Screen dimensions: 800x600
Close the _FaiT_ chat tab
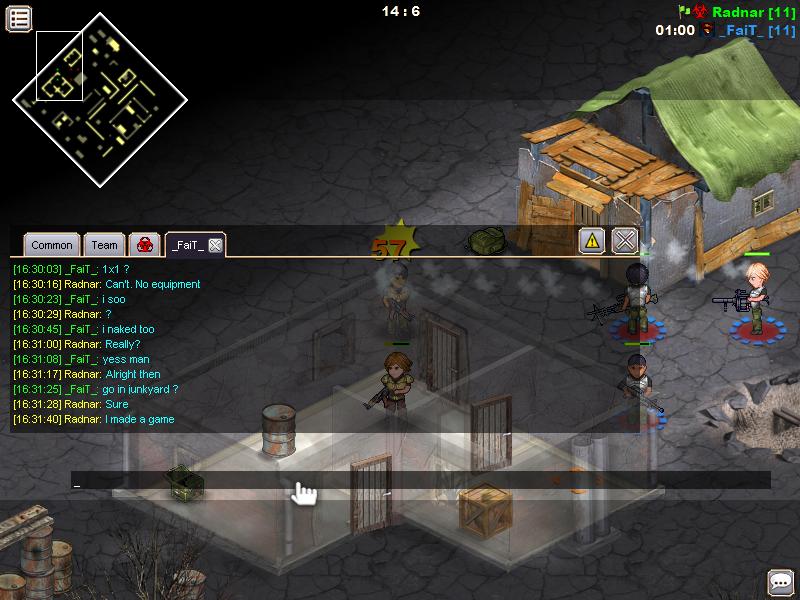pyautogui.click(x=215, y=245)
